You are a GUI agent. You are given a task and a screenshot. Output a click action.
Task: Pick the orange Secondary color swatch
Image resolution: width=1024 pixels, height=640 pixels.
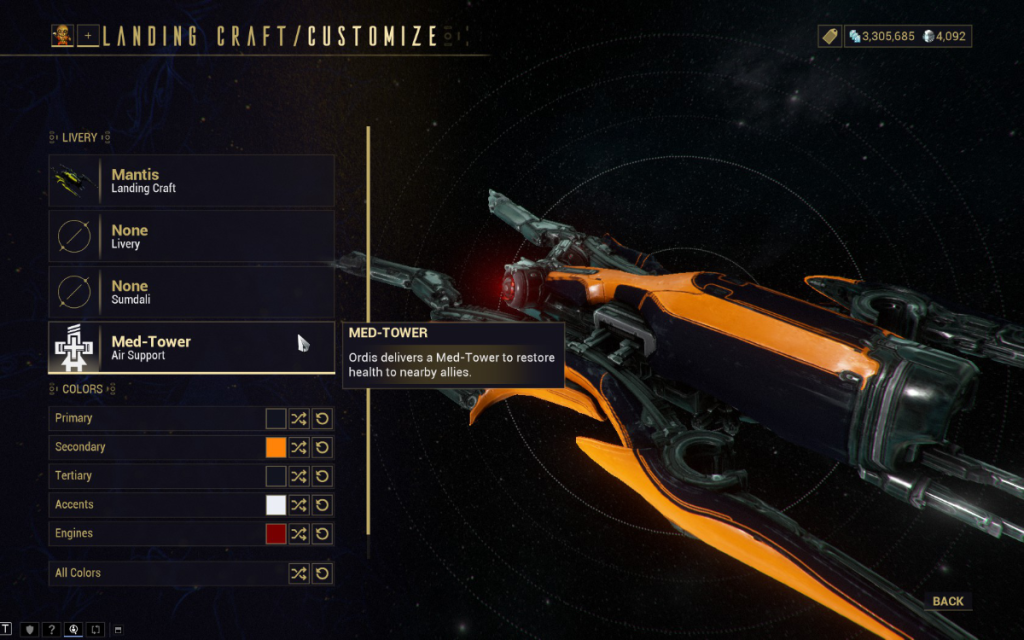(276, 448)
